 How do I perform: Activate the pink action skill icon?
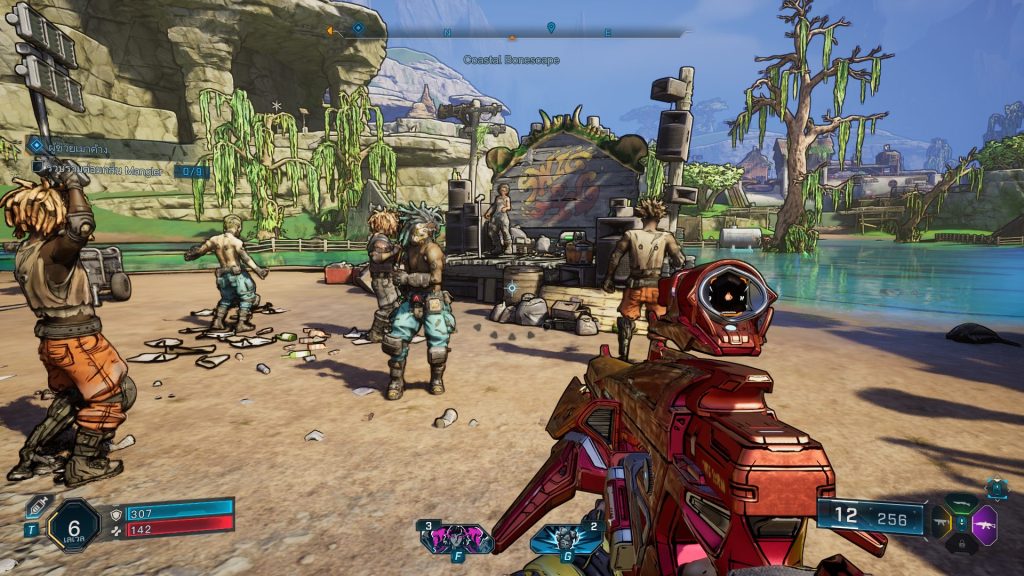click(x=456, y=538)
